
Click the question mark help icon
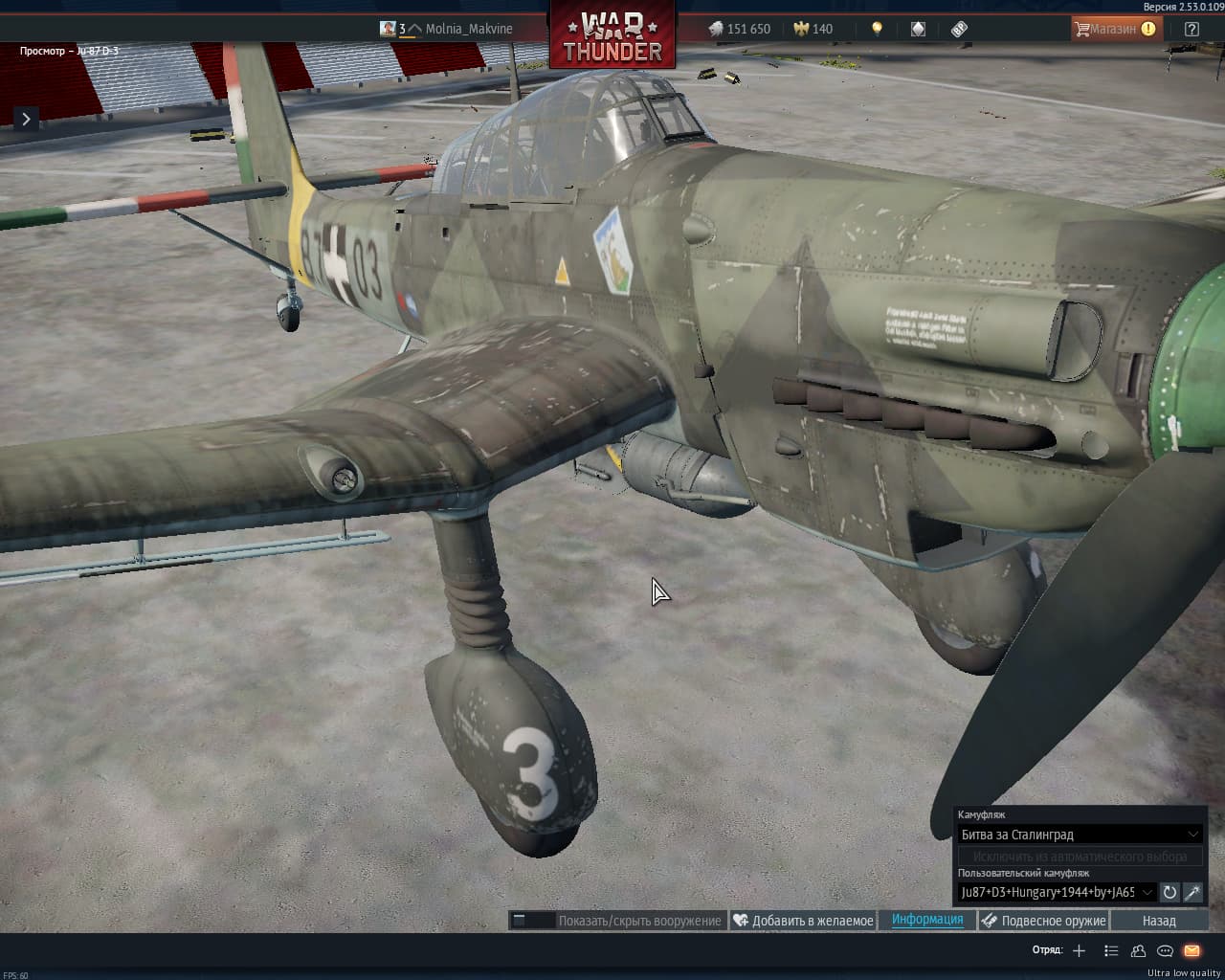1192,29
